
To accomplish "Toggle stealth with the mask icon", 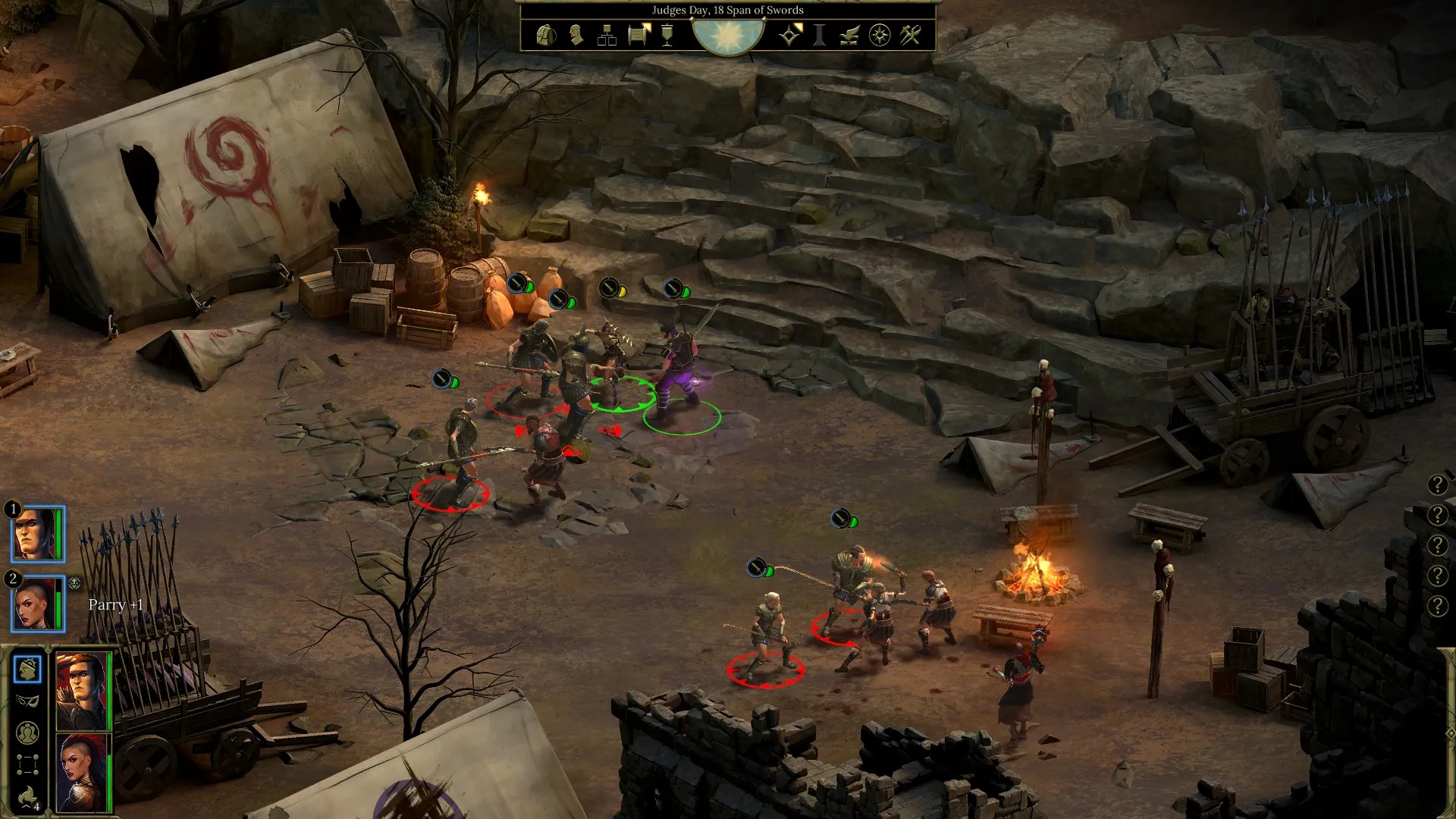I will (x=27, y=701).
